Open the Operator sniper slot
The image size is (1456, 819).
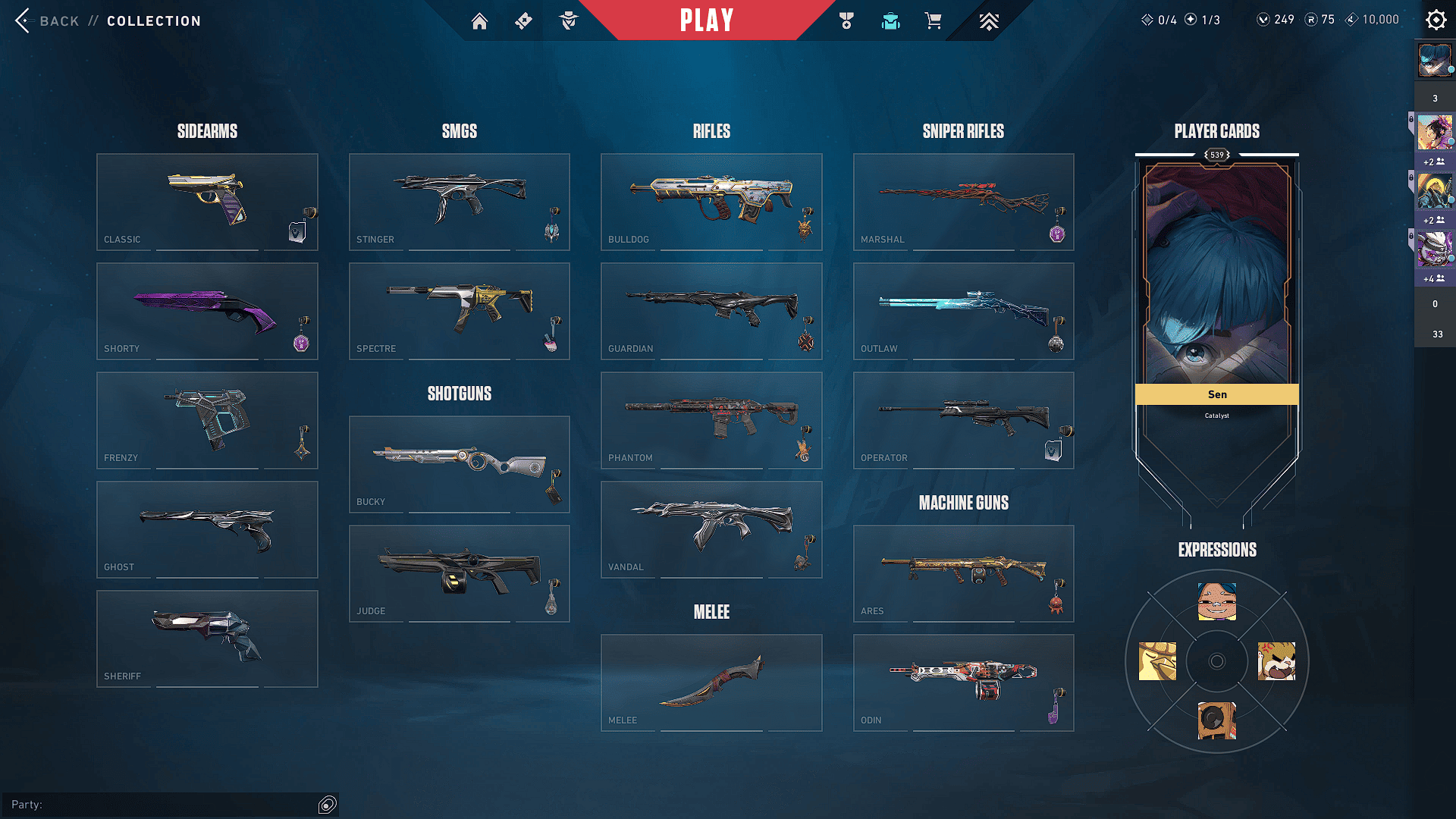coord(963,420)
